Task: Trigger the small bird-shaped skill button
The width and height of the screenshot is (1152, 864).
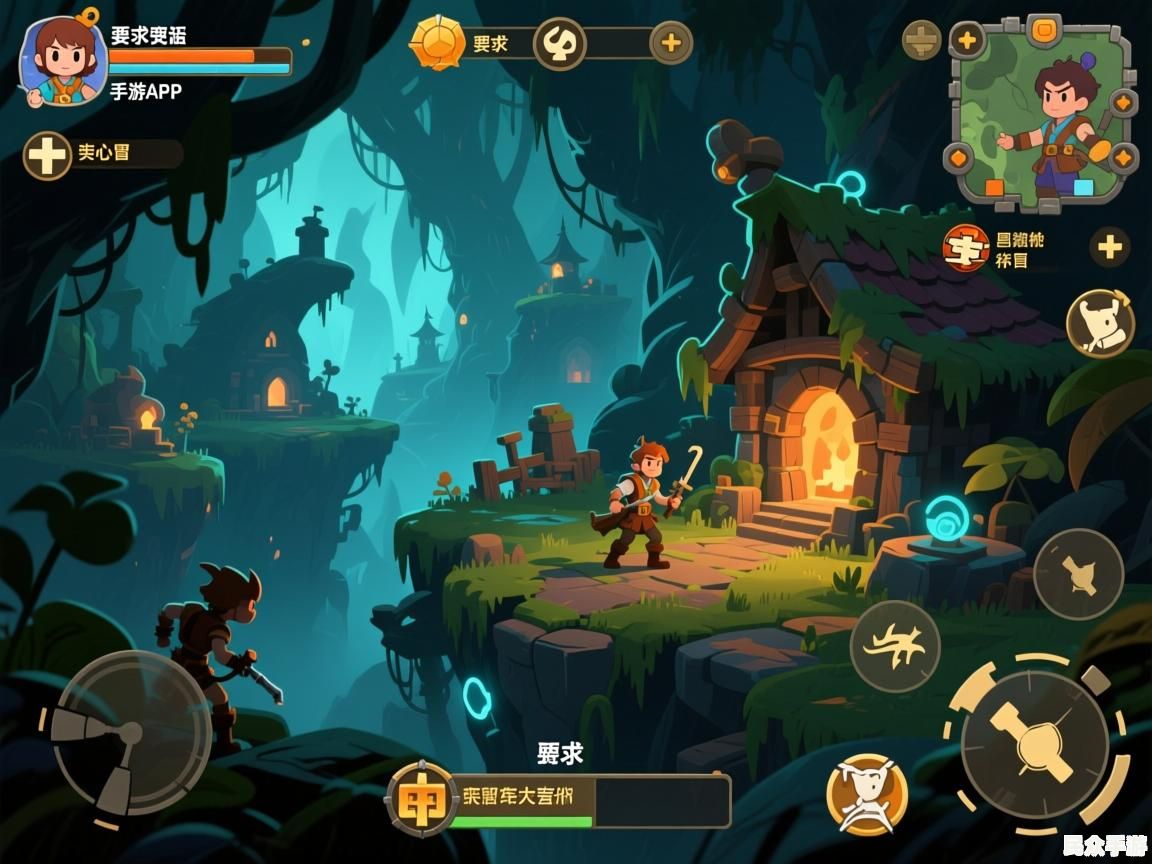Action: [x=1078, y=574]
